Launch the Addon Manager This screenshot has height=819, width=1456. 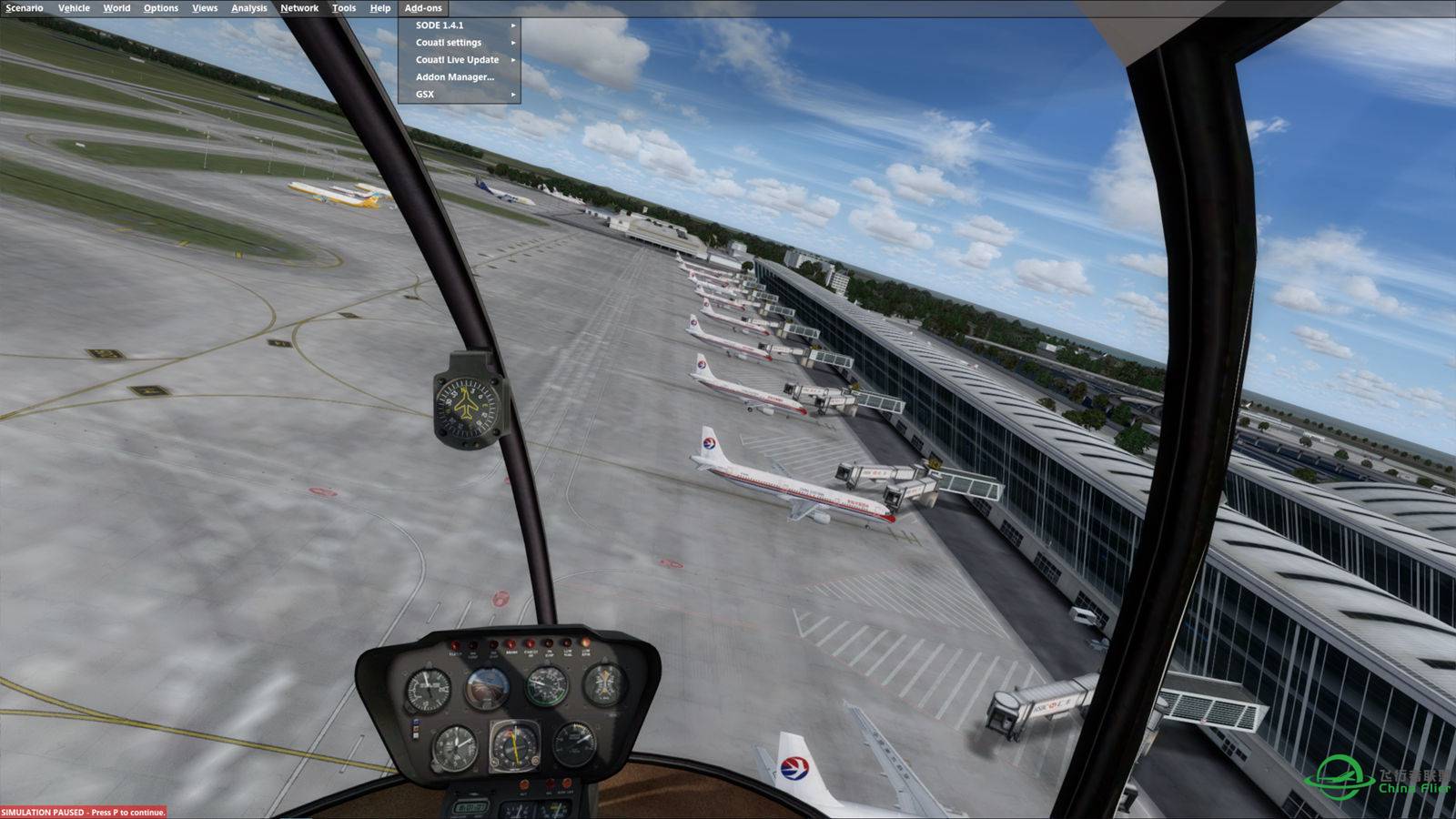pos(455,77)
